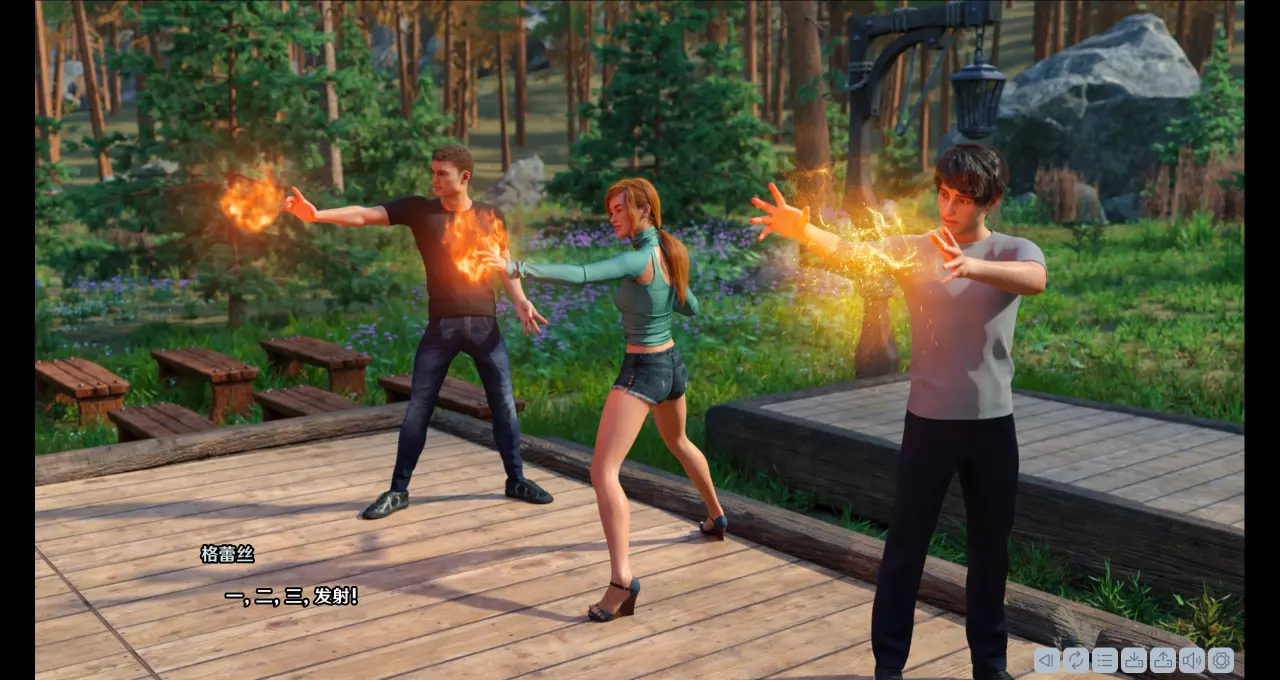Image resolution: width=1280 pixels, height=680 pixels.
Task: Toggle auto-play with the circular arrows icon
Action: 1075,660
